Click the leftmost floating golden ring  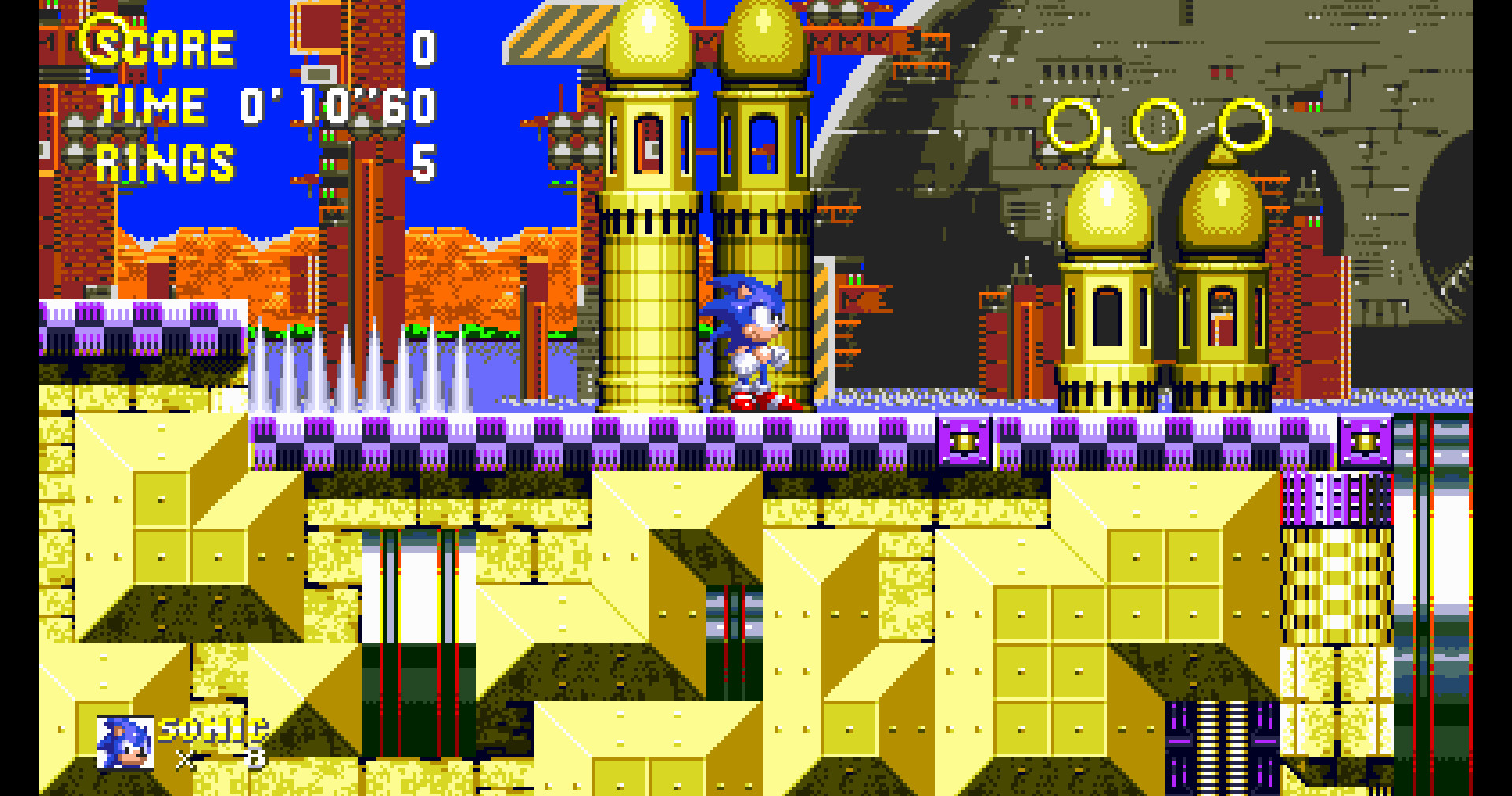(x=1073, y=126)
